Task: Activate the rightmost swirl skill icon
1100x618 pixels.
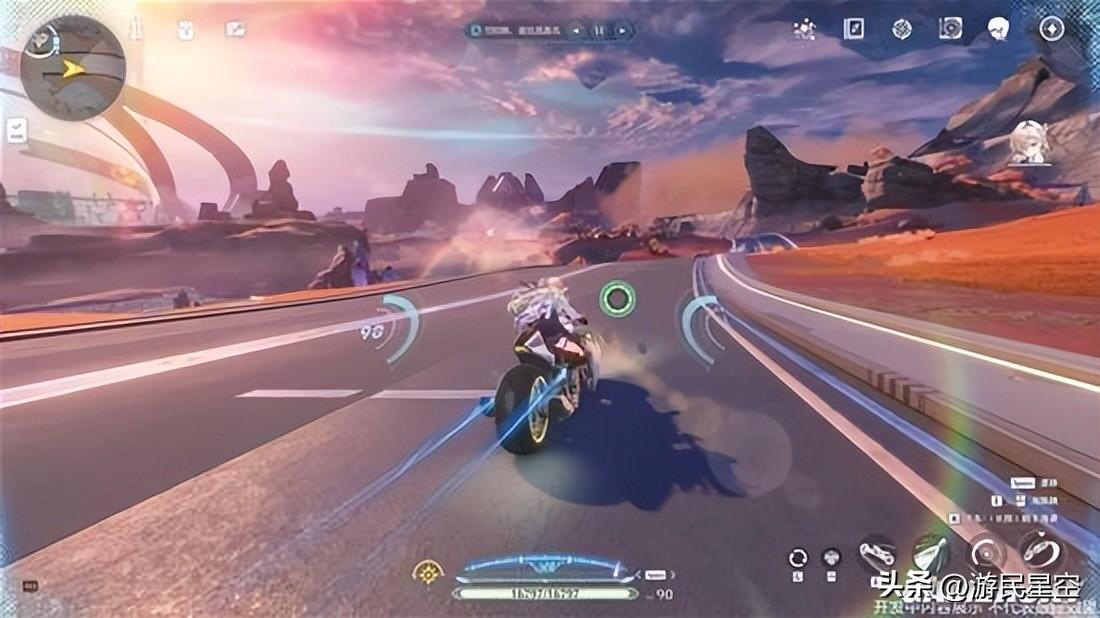Action: (x=1041, y=550)
